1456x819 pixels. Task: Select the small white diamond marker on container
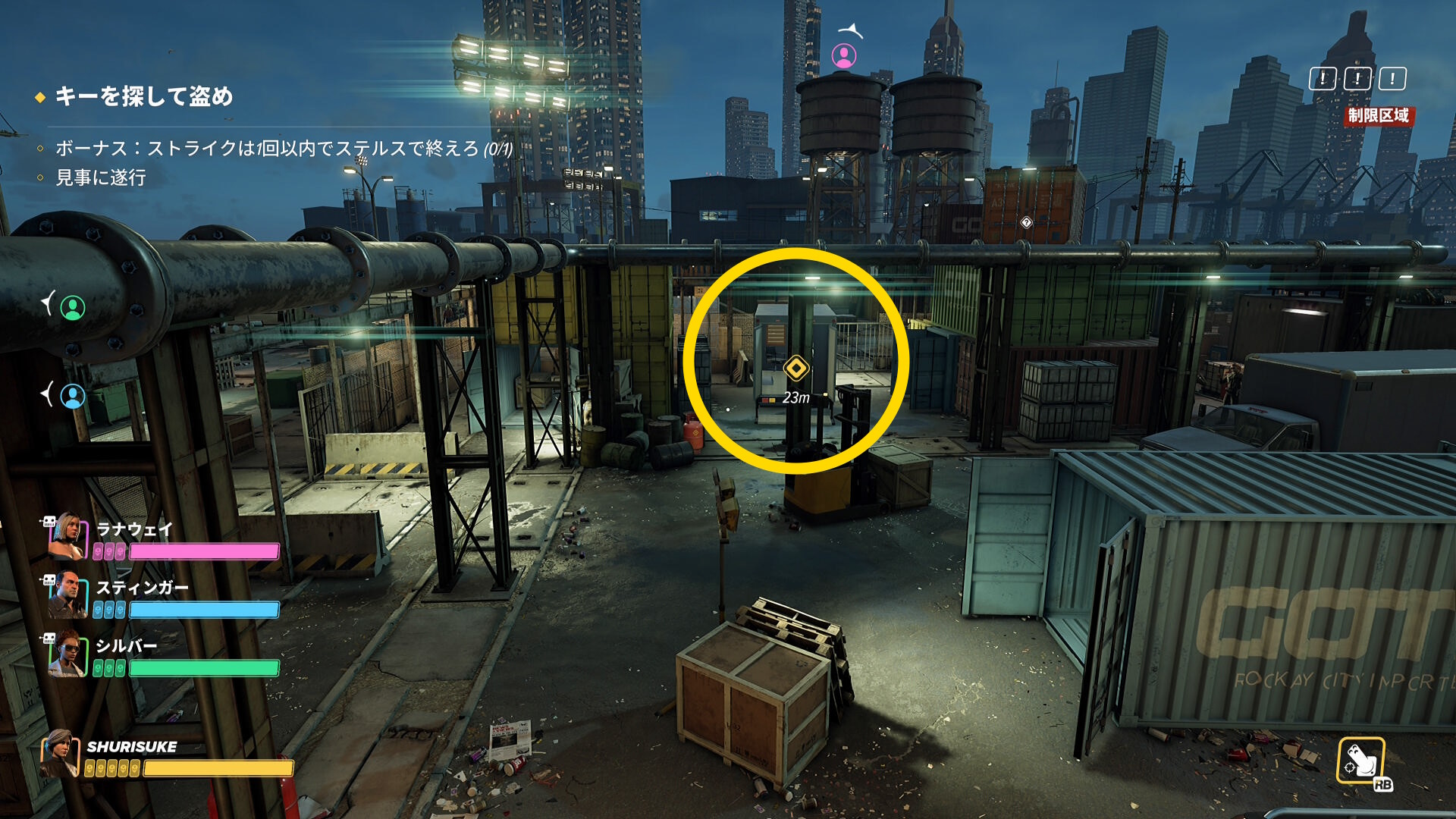1026,222
